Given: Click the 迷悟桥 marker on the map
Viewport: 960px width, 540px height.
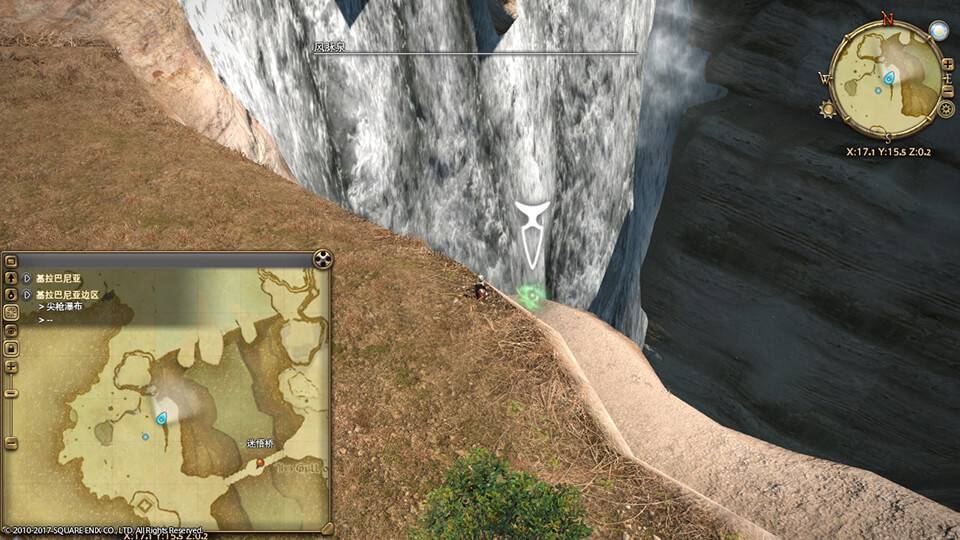Looking at the screenshot, I should 260,463.
